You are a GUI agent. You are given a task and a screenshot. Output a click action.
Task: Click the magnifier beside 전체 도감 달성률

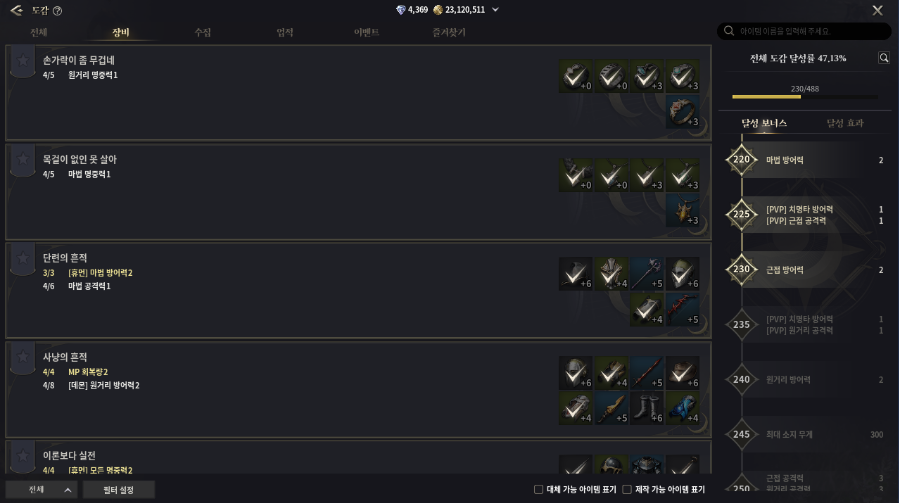[883, 58]
